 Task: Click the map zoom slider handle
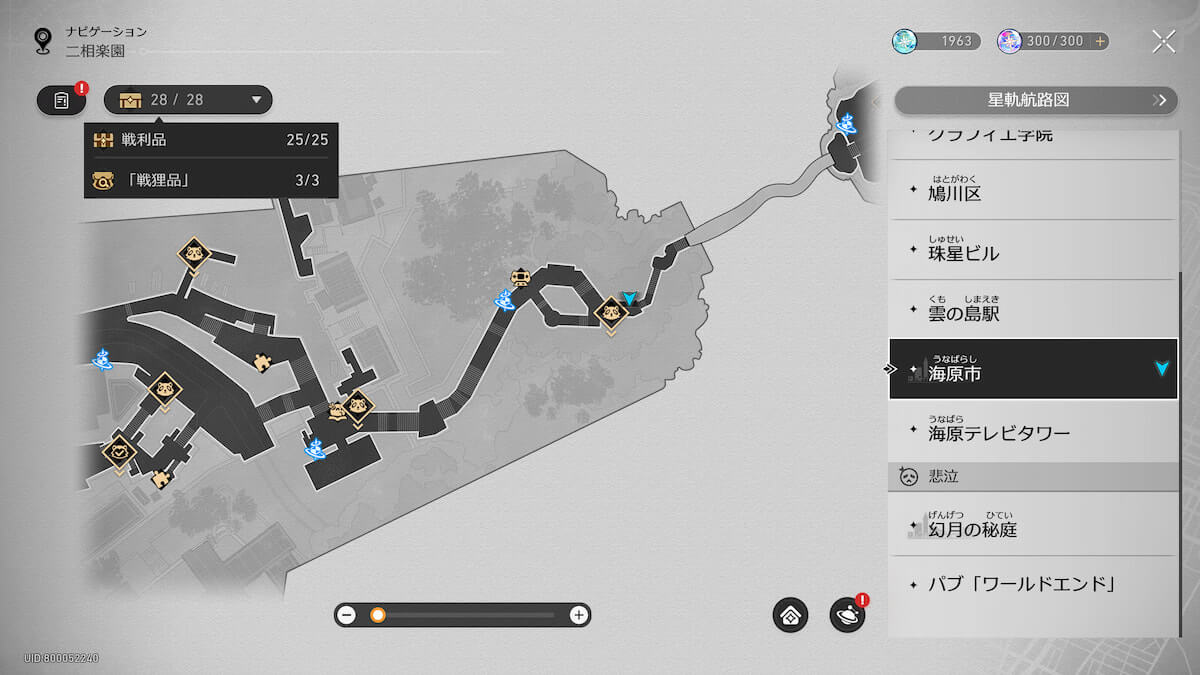click(378, 615)
